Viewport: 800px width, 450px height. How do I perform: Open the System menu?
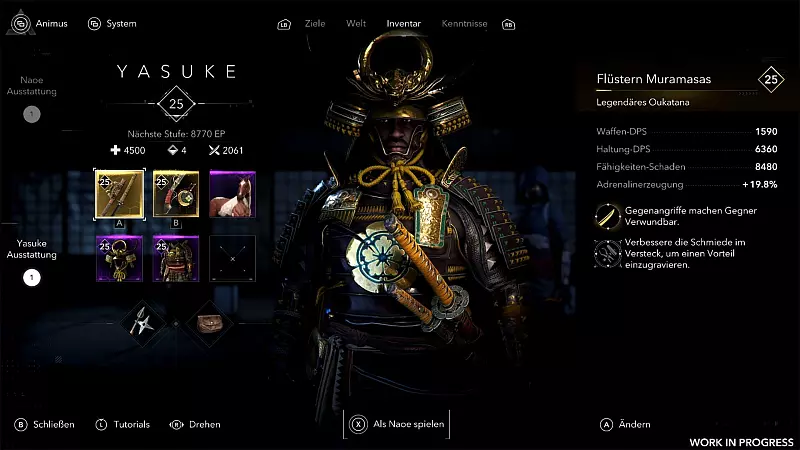[x=112, y=23]
